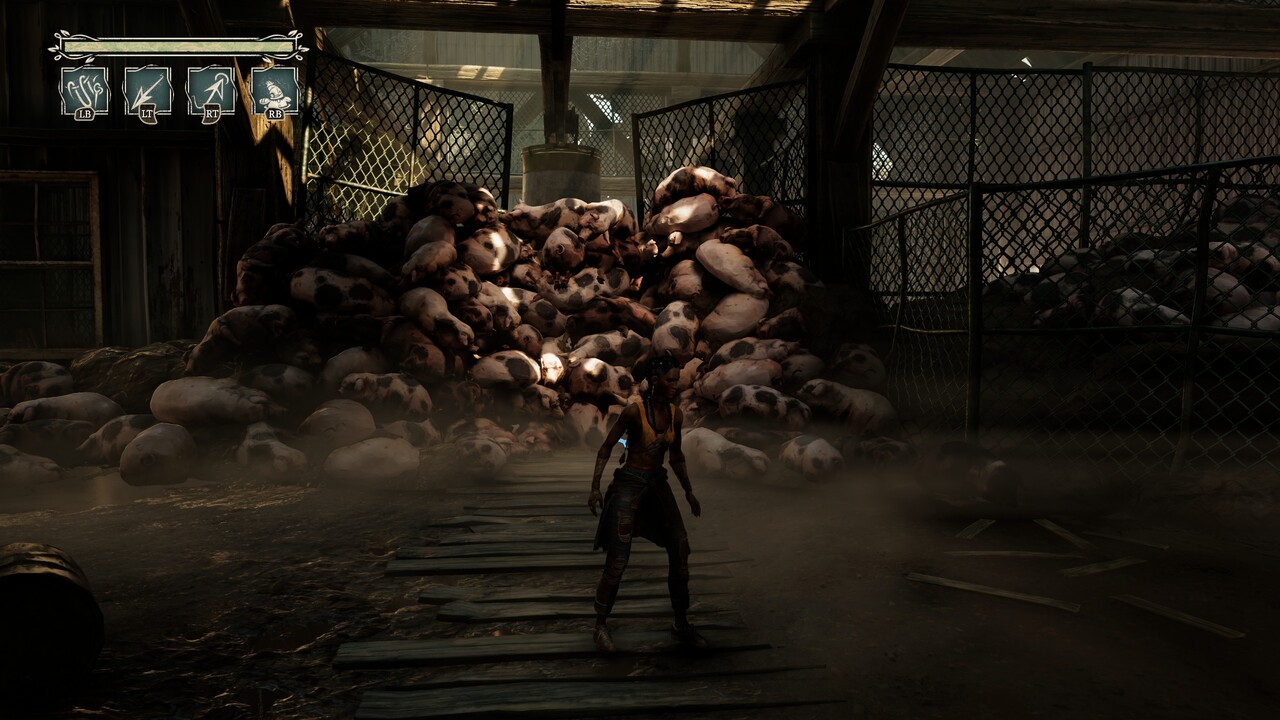Viewport: 1280px width, 720px height.
Task: Choose the doll figure ability icon
Action: point(274,91)
